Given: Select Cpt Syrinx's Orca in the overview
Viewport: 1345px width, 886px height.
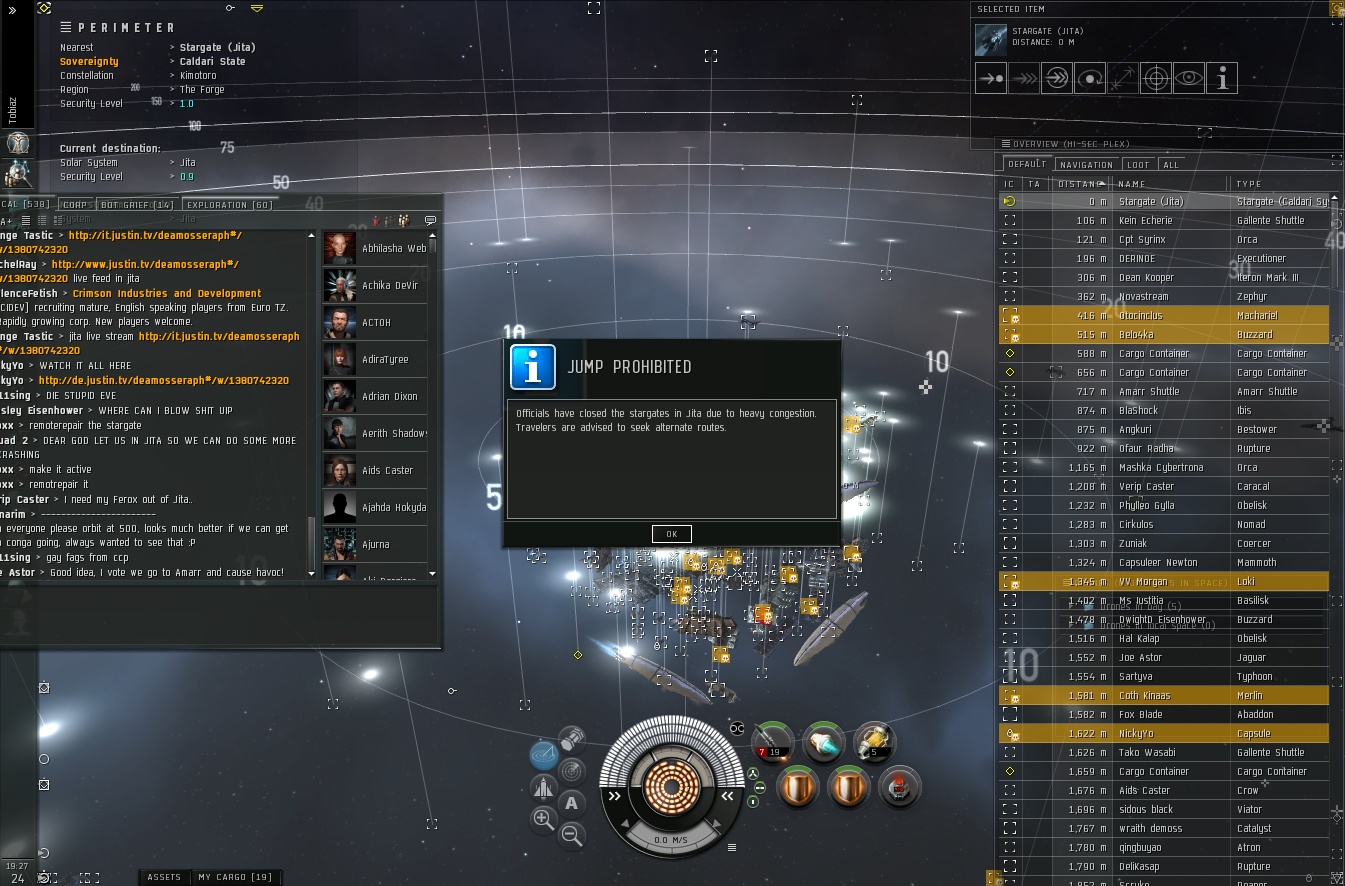Looking at the screenshot, I should (1170, 240).
